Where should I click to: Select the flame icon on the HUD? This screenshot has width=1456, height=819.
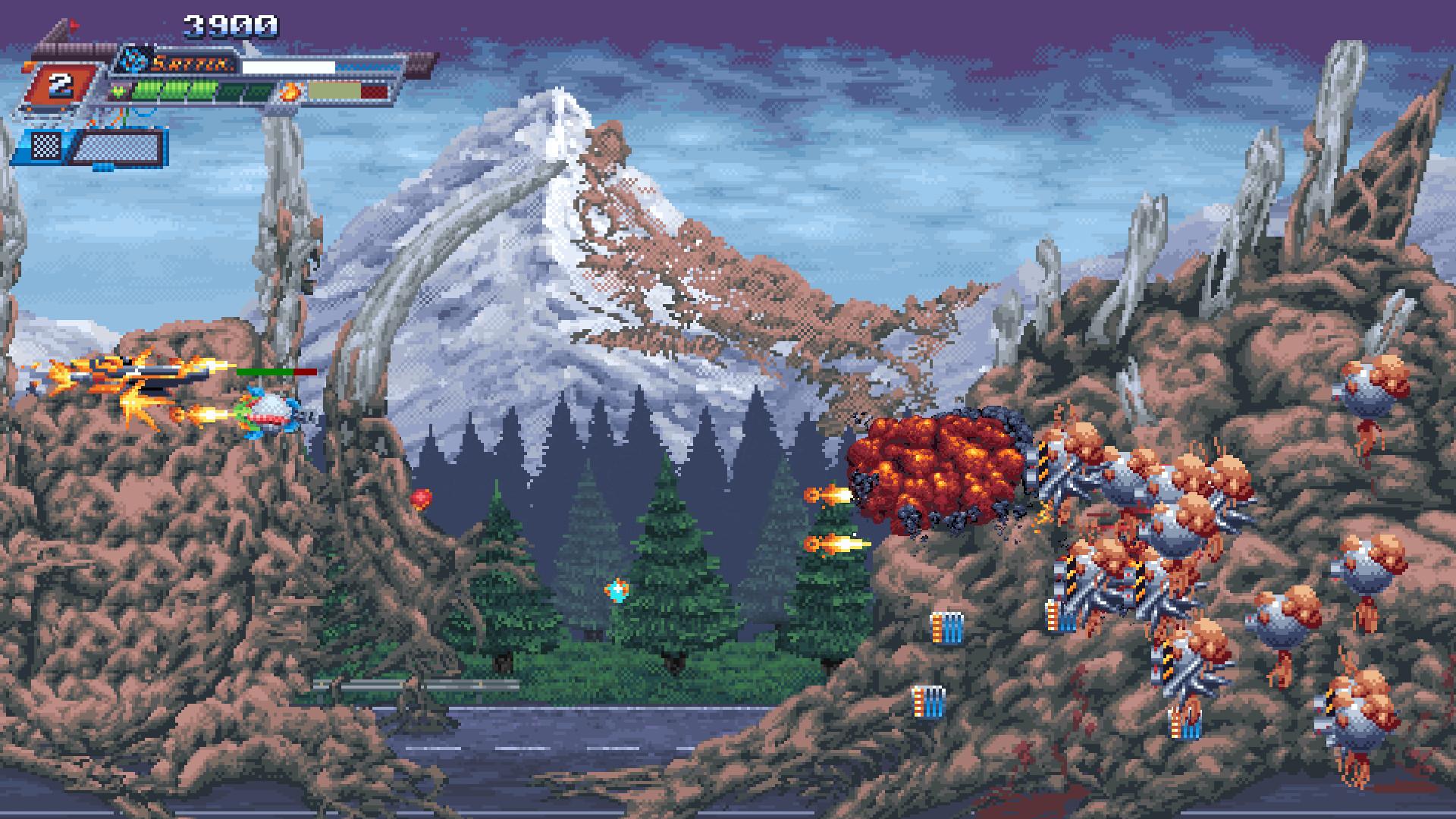290,91
